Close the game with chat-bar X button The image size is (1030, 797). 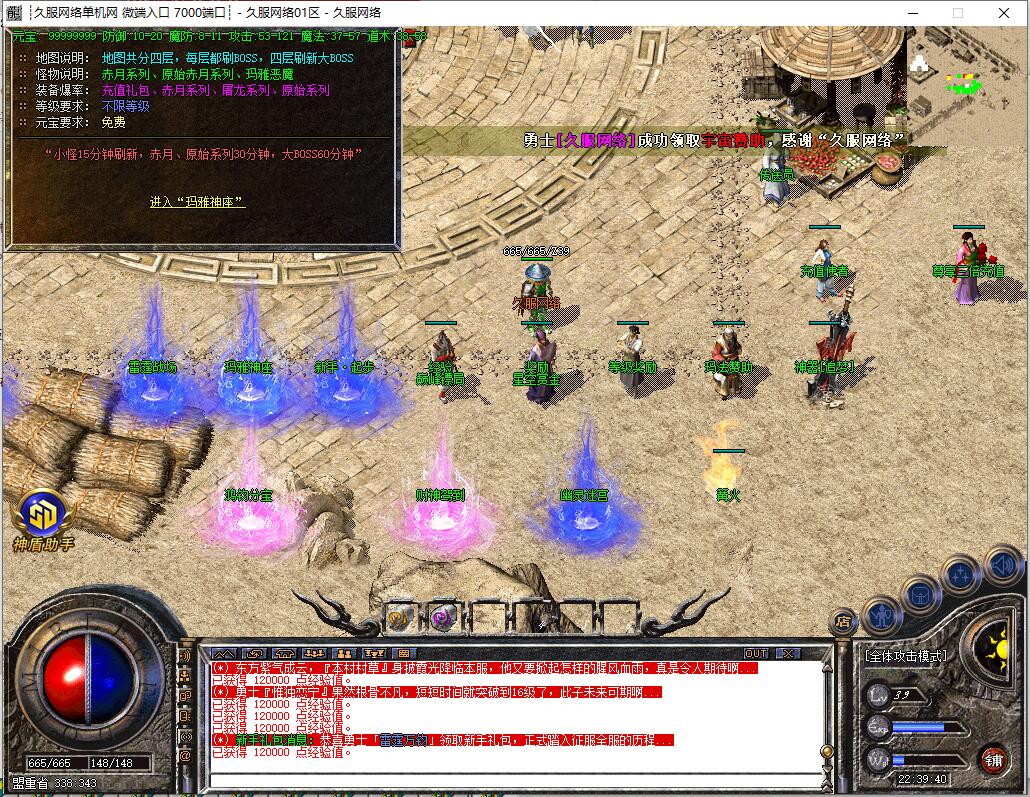tap(788, 653)
